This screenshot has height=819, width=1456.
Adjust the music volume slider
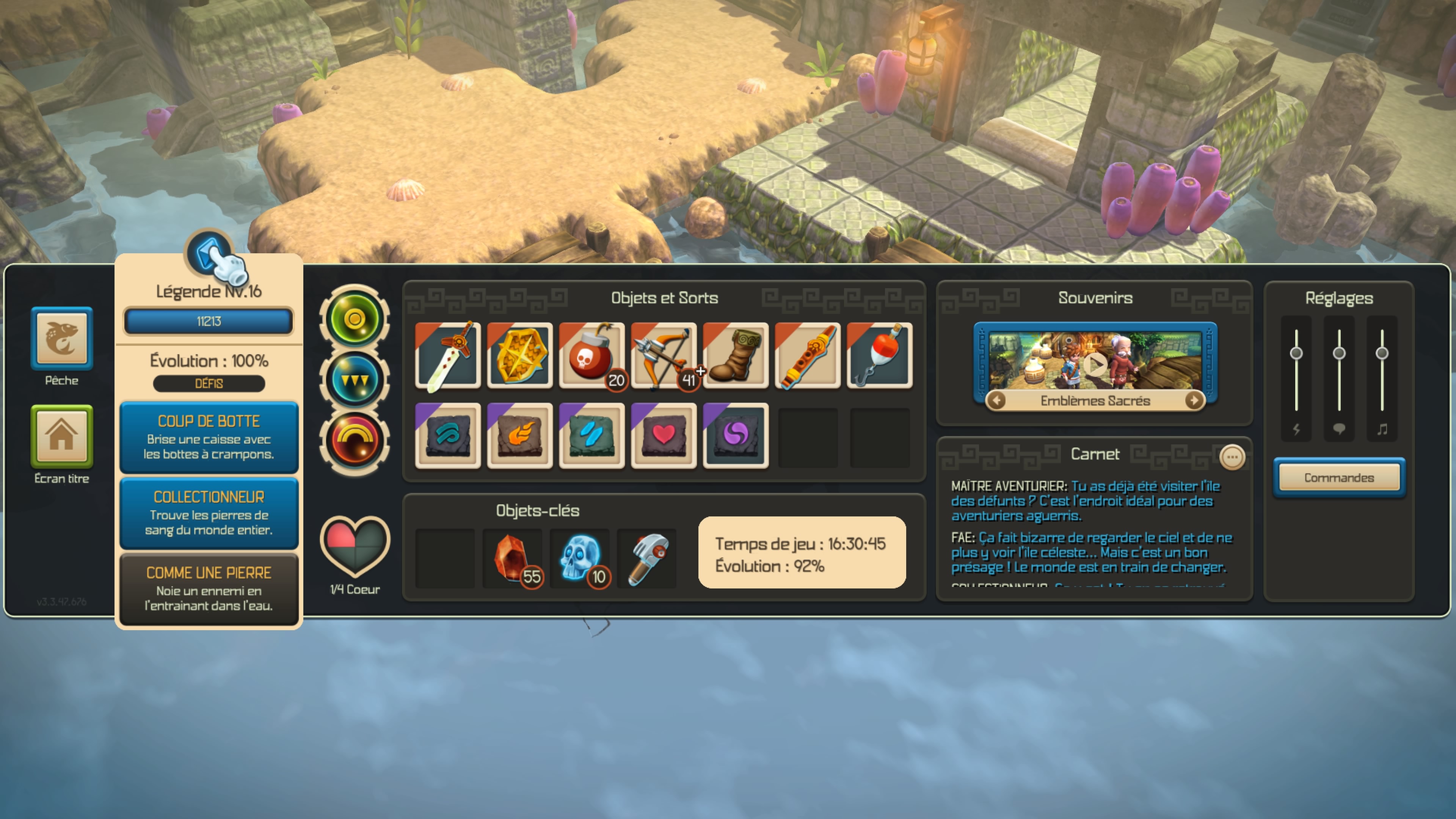[1382, 353]
